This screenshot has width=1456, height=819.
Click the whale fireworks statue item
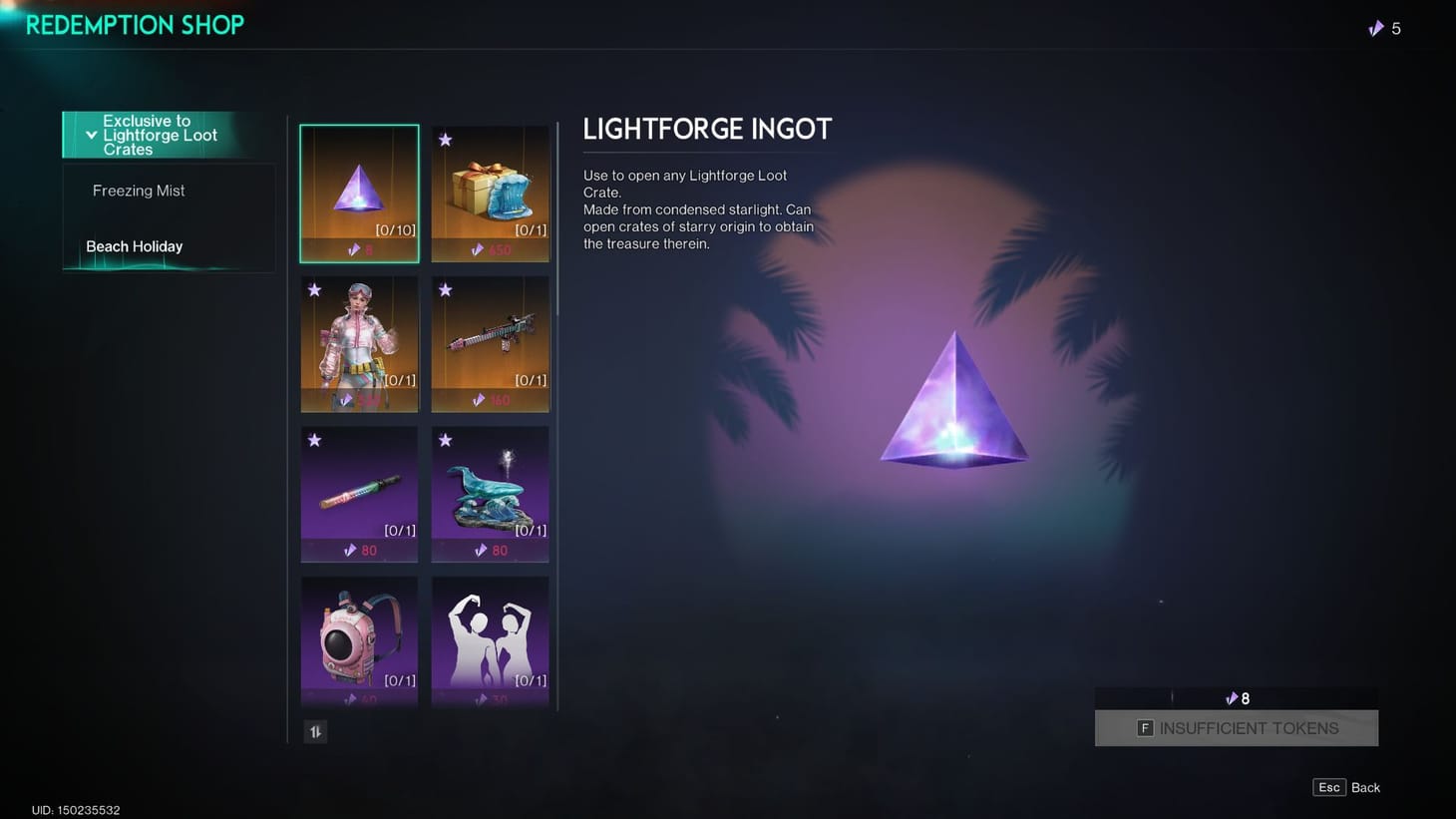tap(490, 493)
